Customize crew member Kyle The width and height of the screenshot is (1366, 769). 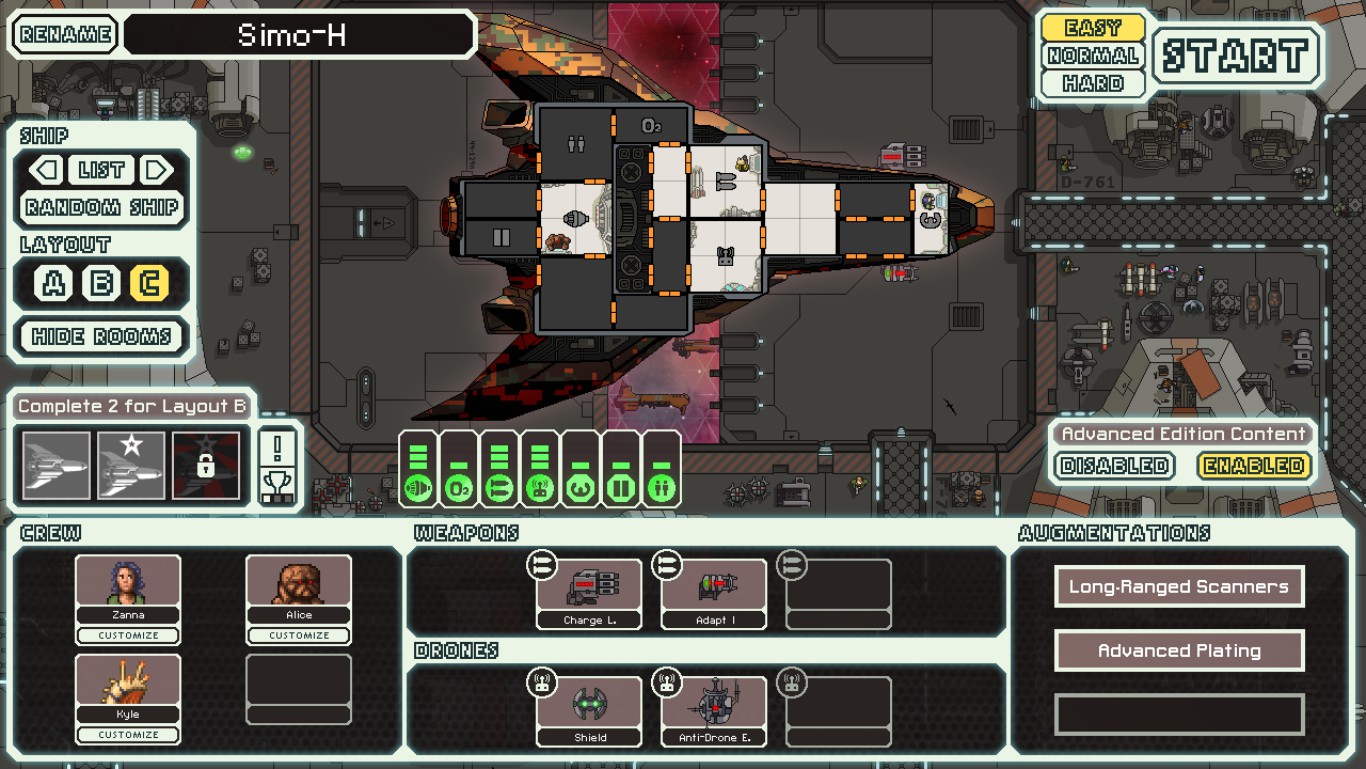pyautogui.click(x=128, y=735)
